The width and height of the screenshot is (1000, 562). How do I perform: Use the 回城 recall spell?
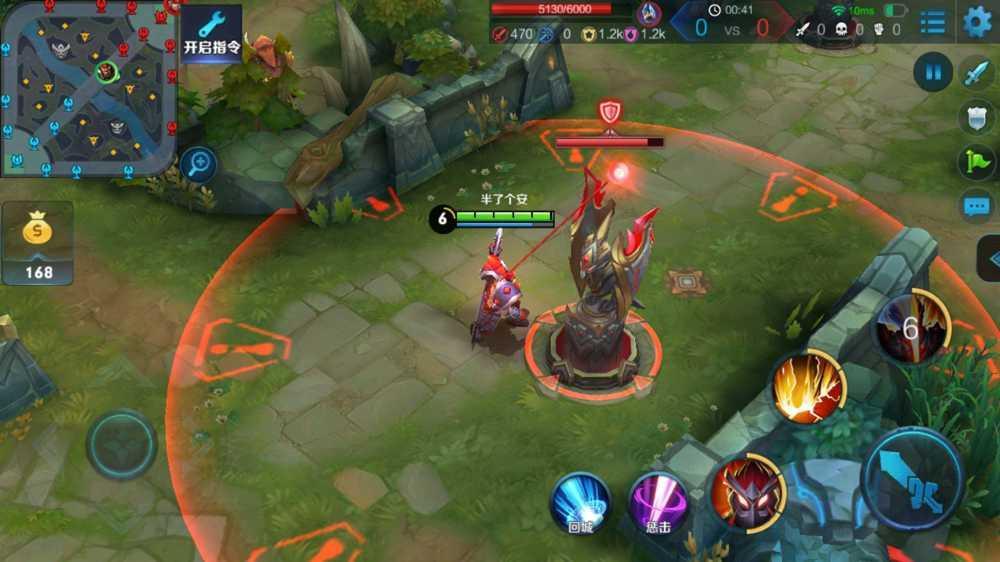581,501
